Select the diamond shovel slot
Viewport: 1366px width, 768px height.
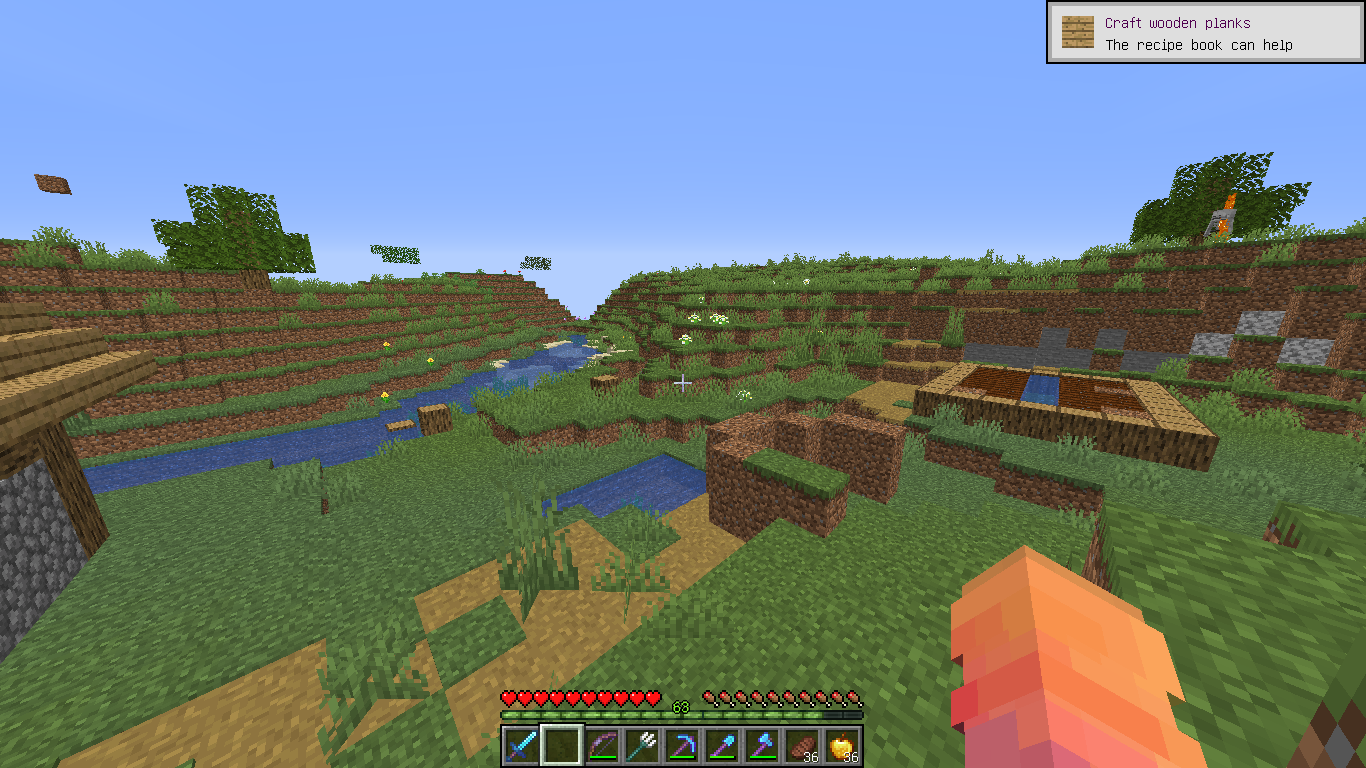click(722, 746)
